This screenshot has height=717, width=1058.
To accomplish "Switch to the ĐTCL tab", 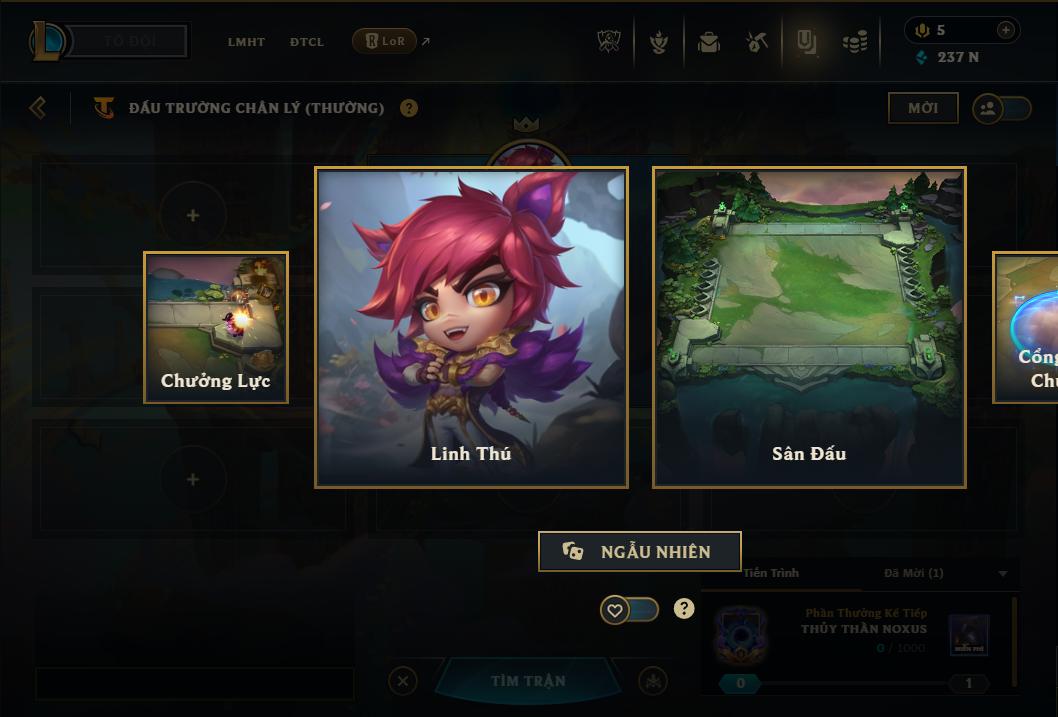I will pyautogui.click(x=306, y=42).
